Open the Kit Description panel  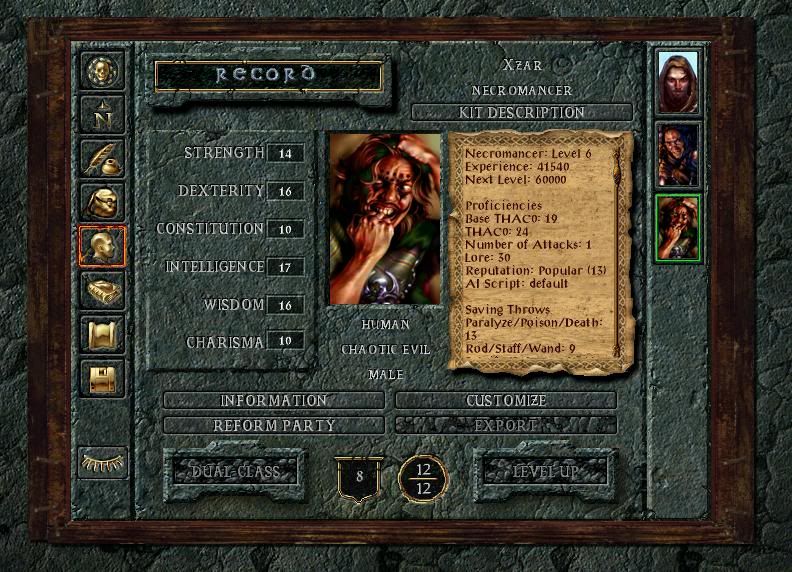pyautogui.click(x=521, y=112)
